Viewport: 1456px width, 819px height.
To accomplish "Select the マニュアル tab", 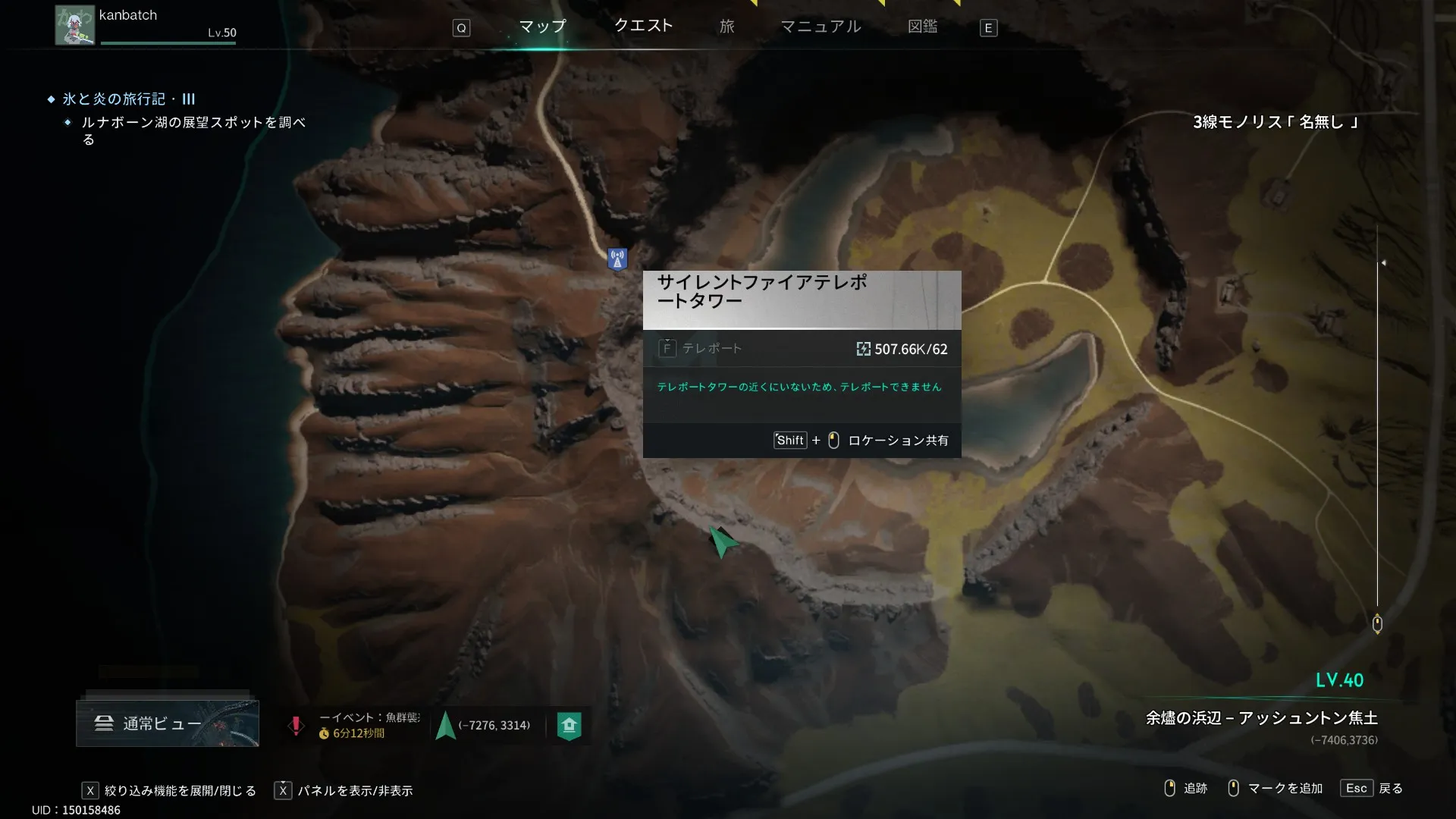I will [821, 27].
